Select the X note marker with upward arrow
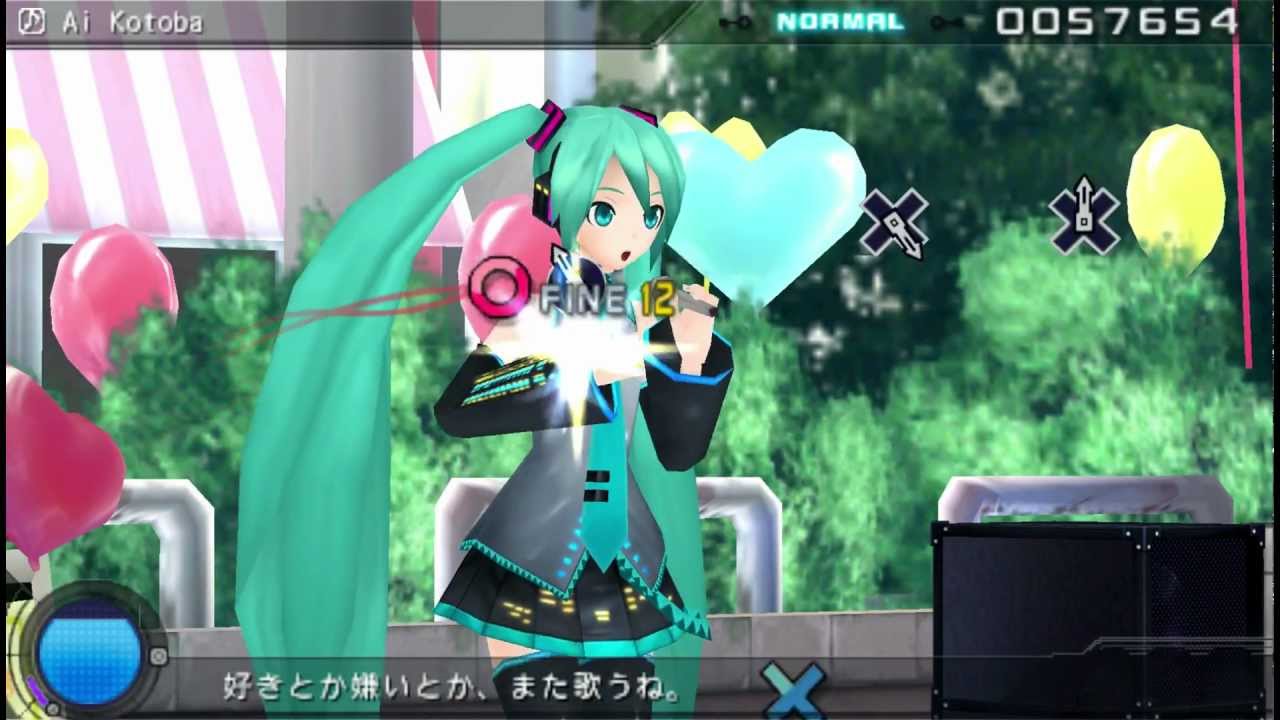The height and width of the screenshot is (720, 1280). coord(1084,219)
